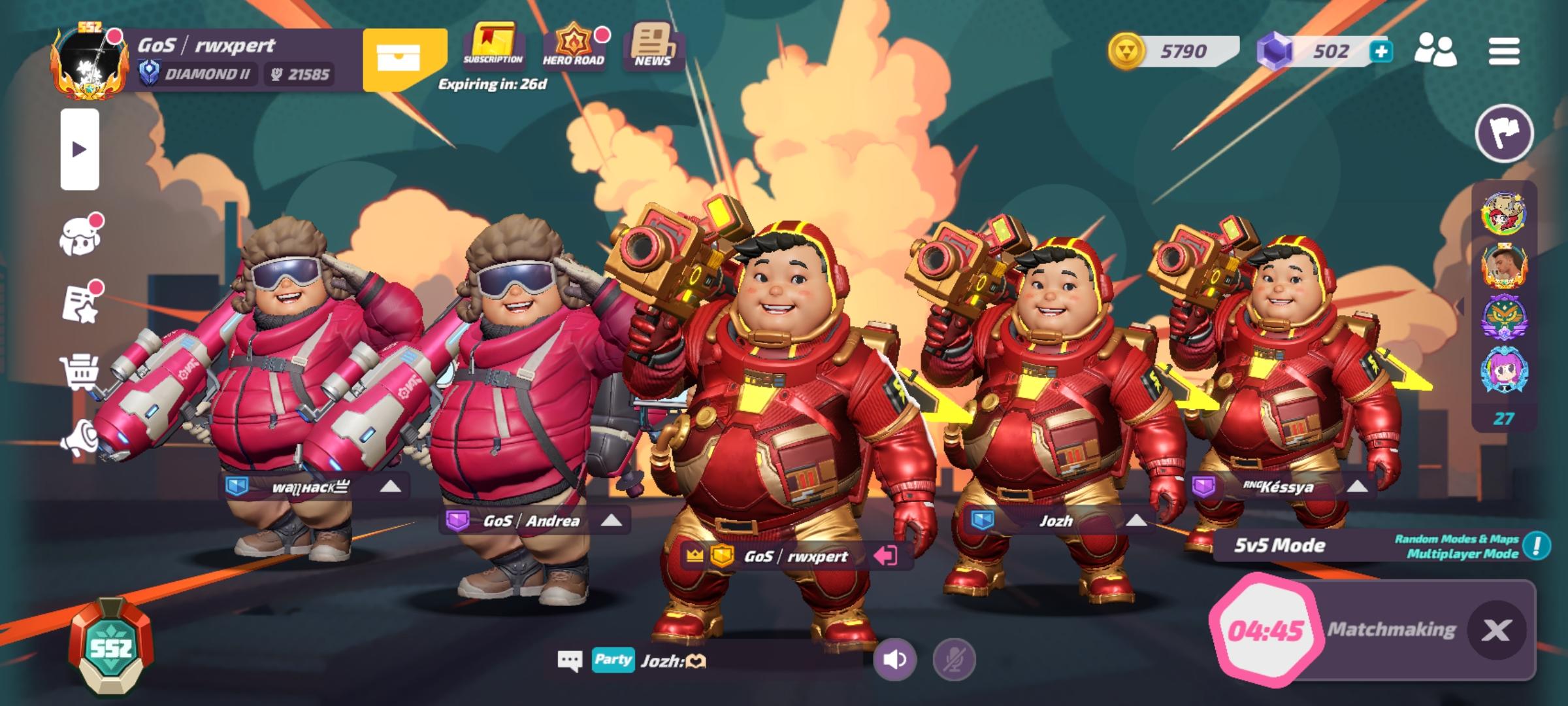Cancel matchmaking with the X button

pos(1496,630)
